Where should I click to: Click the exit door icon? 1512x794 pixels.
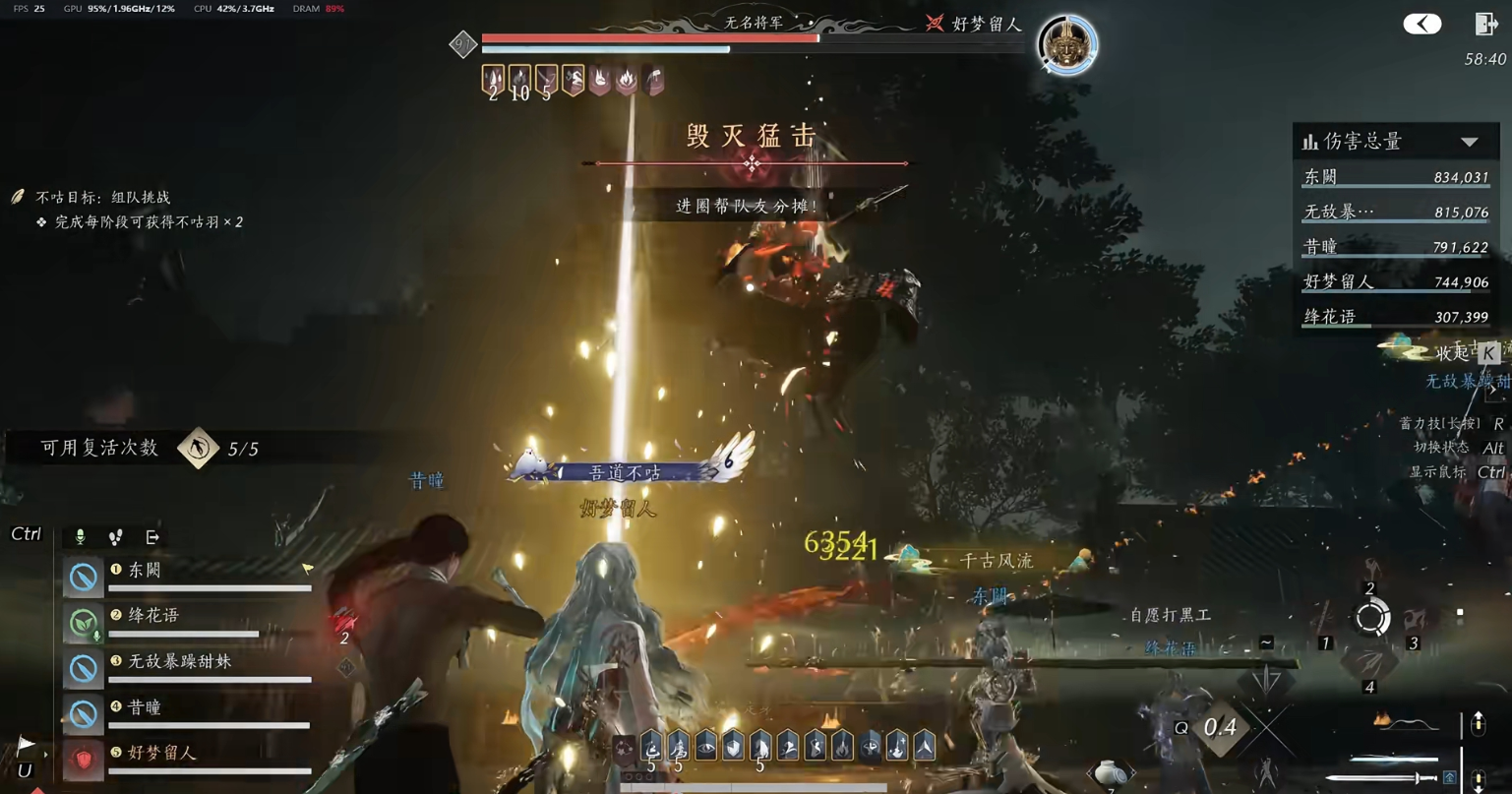point(1485,24)
